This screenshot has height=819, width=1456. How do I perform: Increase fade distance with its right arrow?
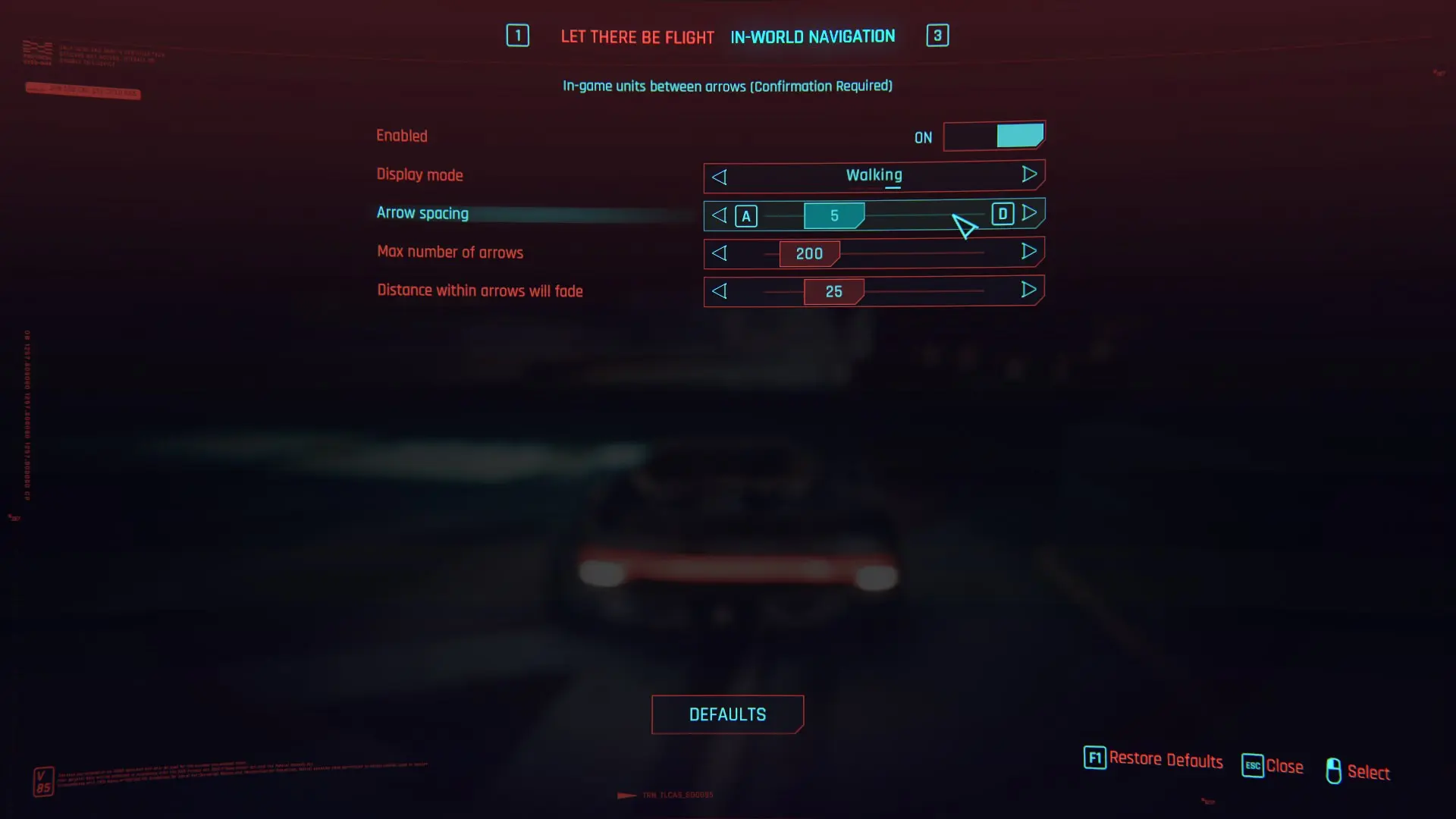click(1030, 290)
